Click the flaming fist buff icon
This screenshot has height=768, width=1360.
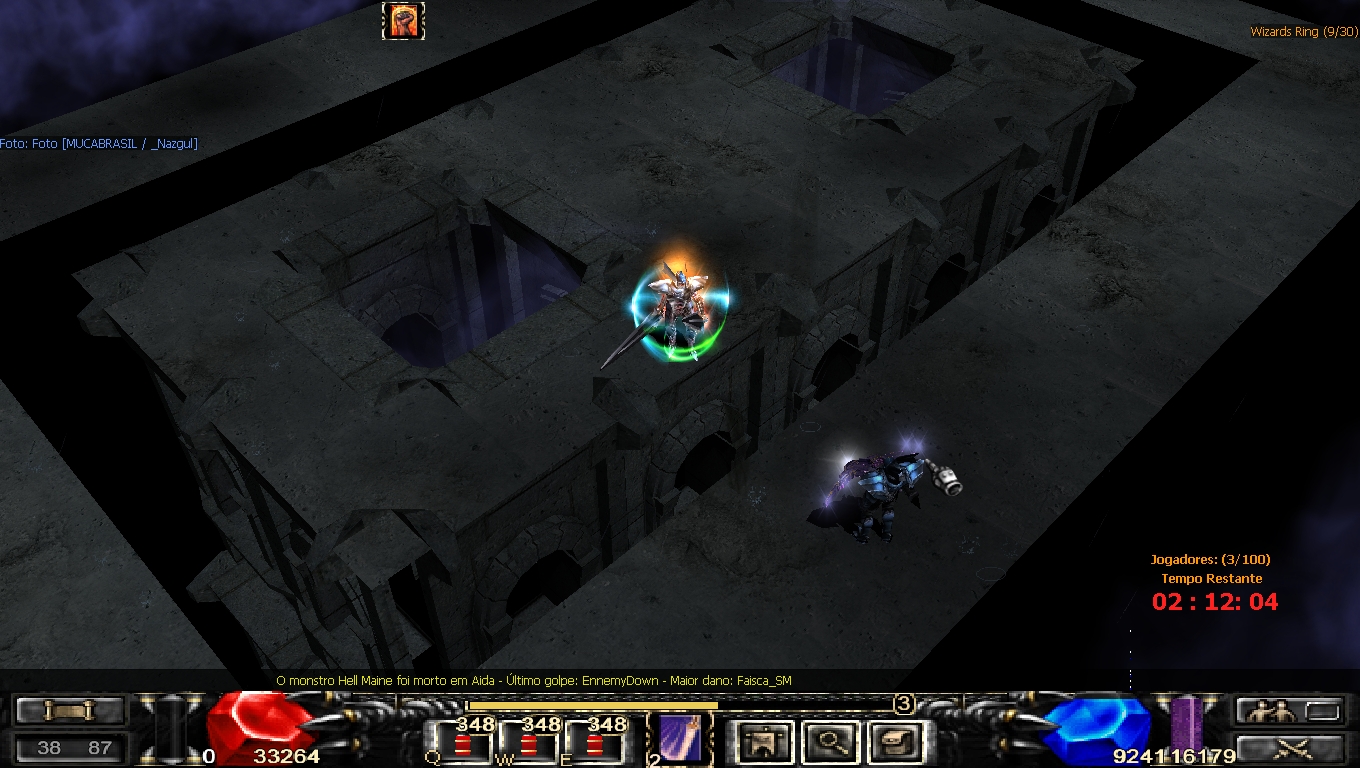click(x=404, y=21)
